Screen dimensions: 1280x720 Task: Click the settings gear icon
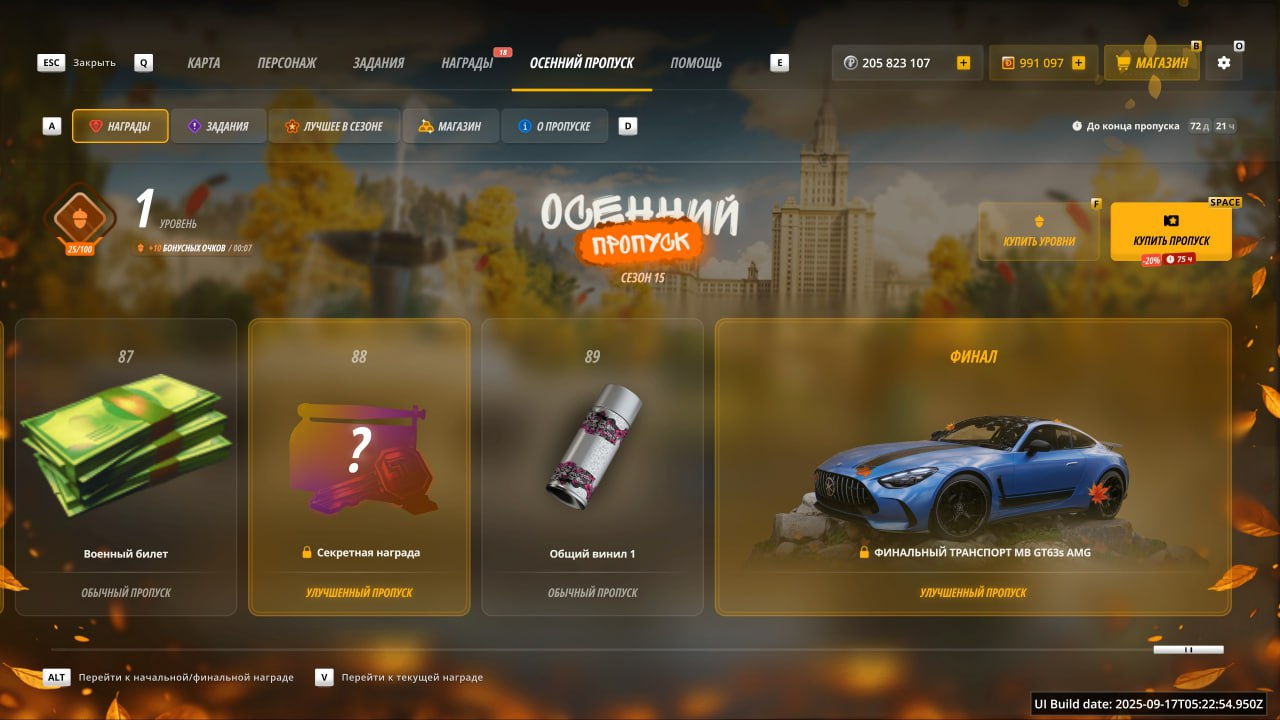1222,62
